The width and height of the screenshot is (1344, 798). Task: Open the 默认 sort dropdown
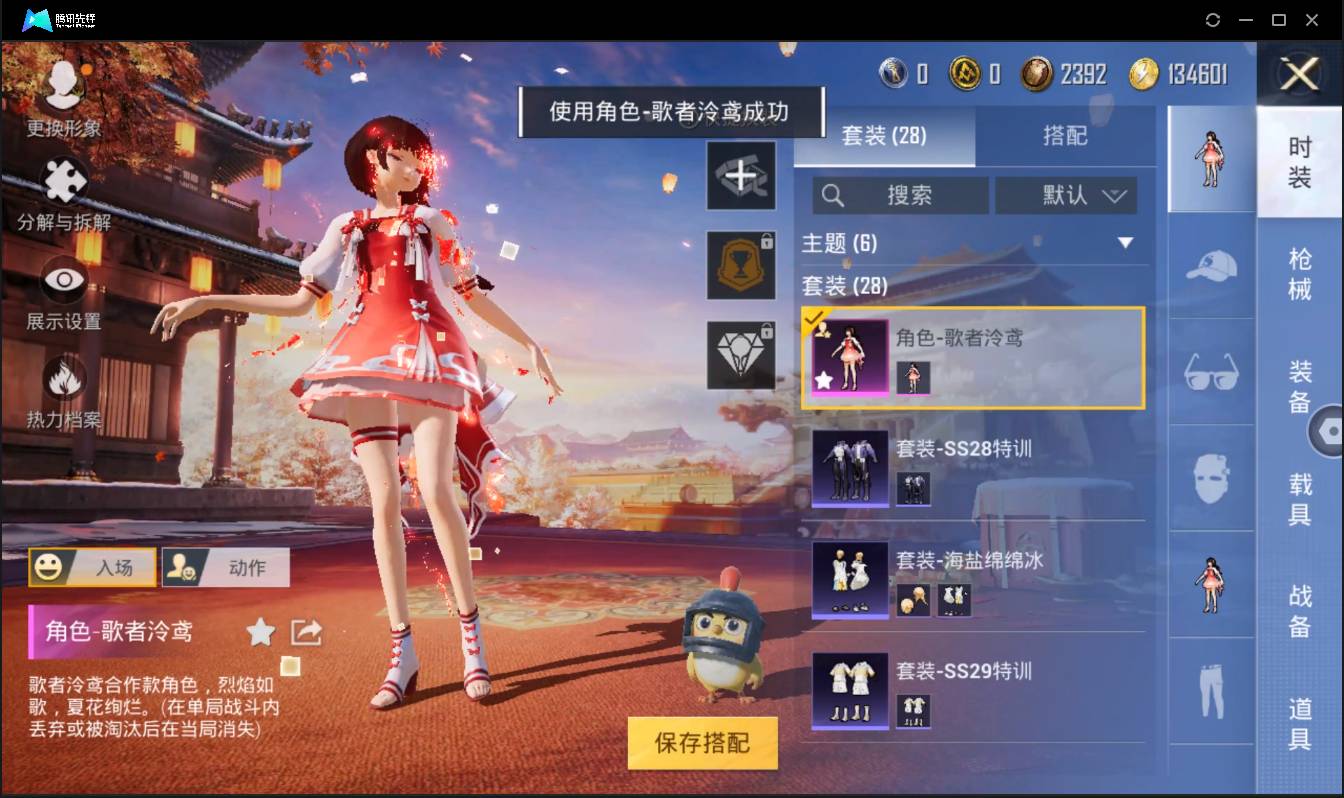pyautogui.click(x=1066, y=195)
